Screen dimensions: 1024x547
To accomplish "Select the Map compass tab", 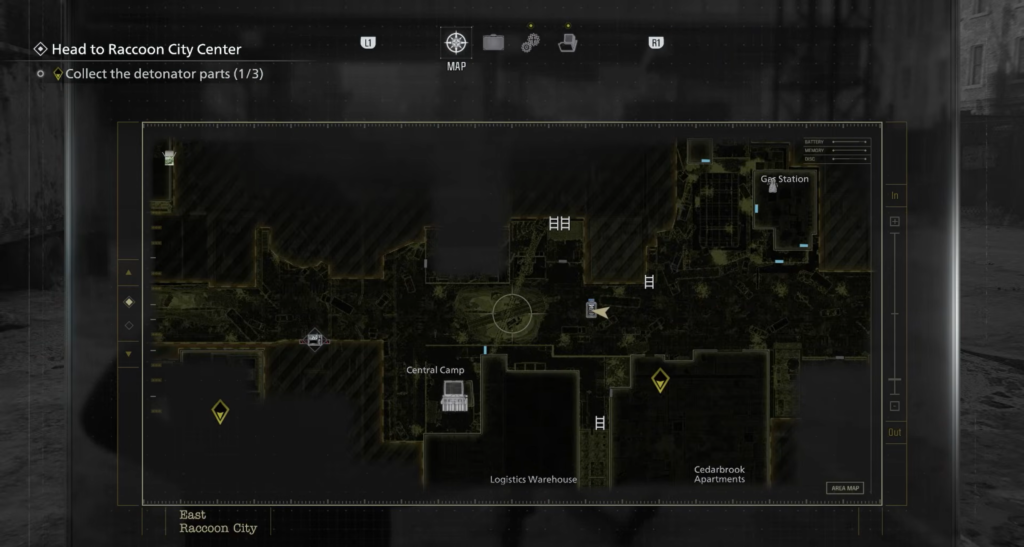I will 456,43.
